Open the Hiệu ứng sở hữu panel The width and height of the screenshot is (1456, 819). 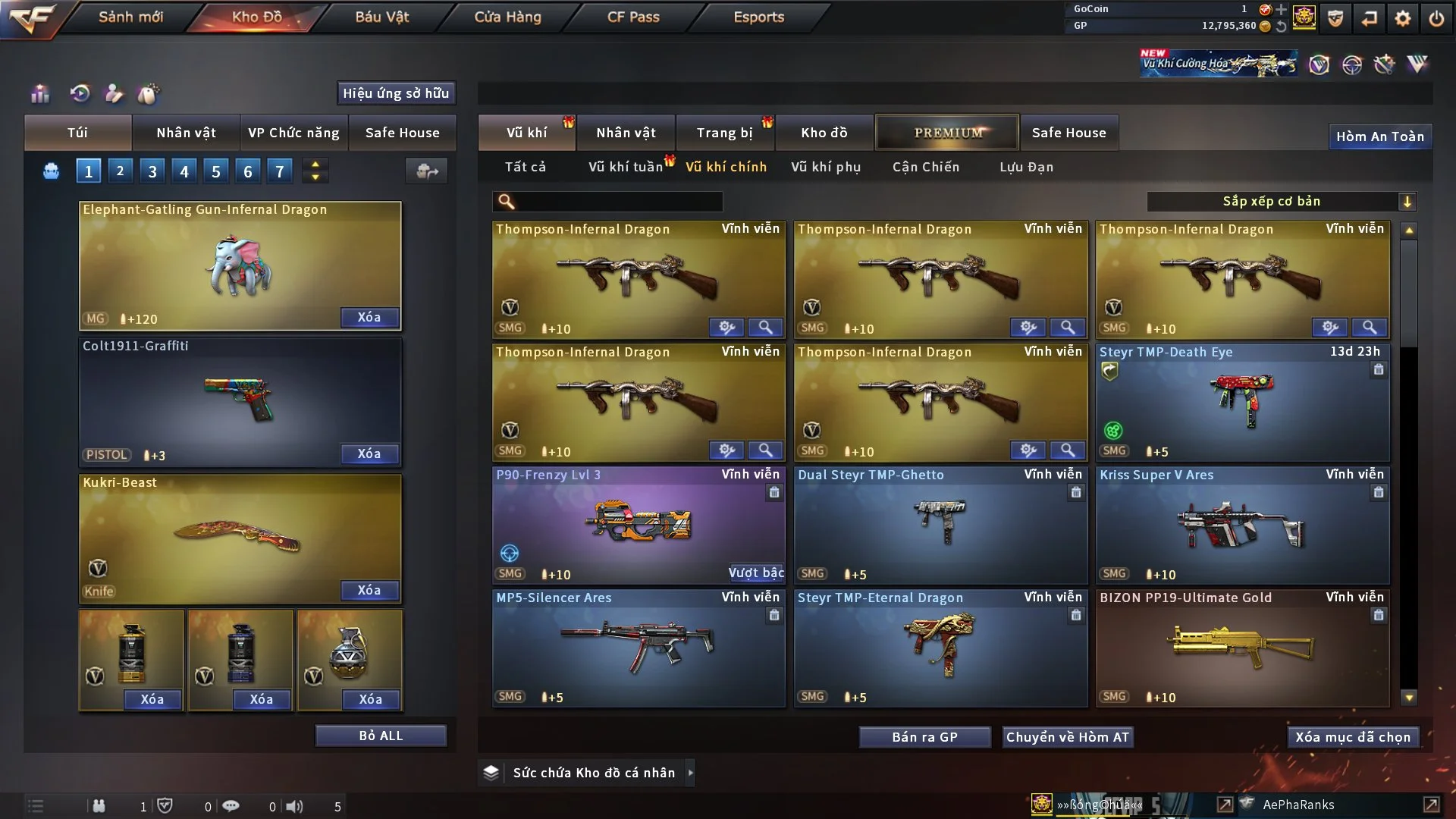click(396, 93)
